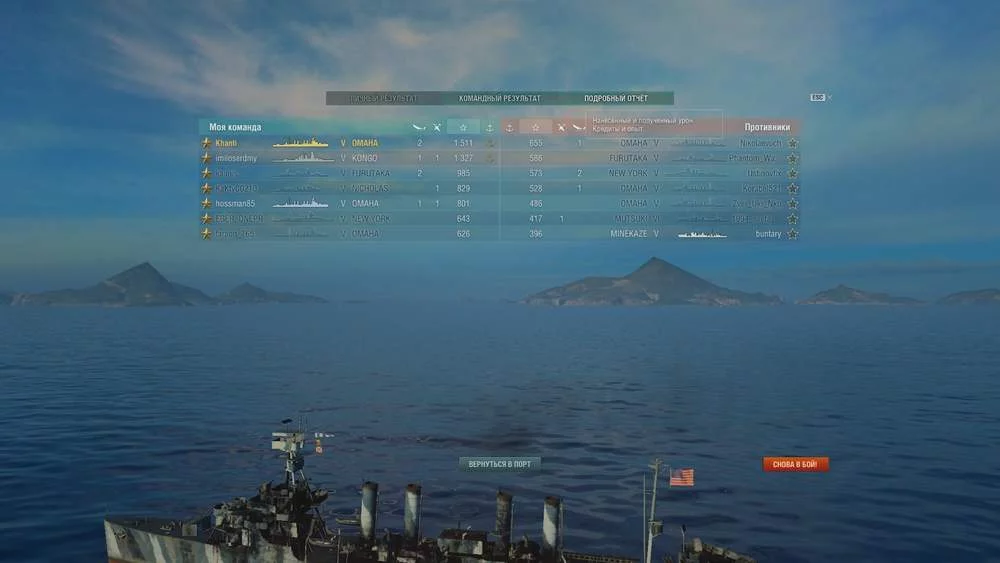Viewport: 1000px width, 563px height.
Task: Click the gold star beside Khanti
Action: click(206, 143)
